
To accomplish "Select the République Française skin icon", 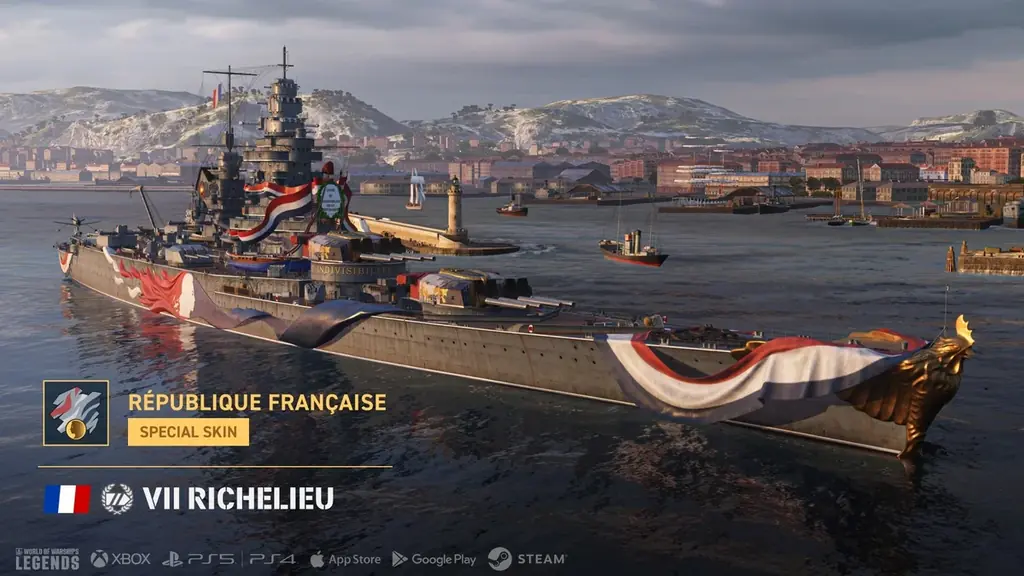I will tap(76, 413).
